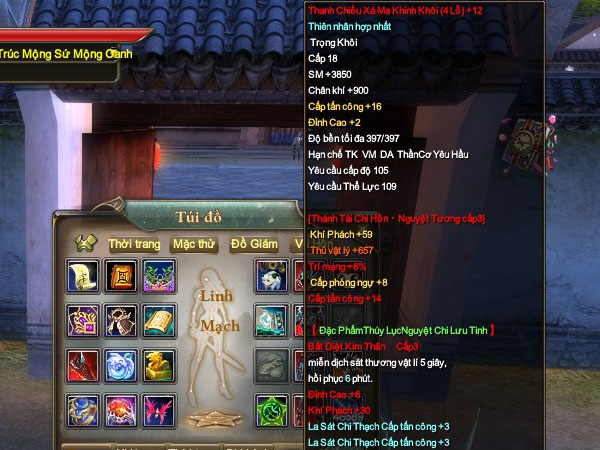The width and height of the screenshot is (600, 450).
Task: Click the green crossed-scrolls icon beside Thời trang
Action: (x=86, y=244)
